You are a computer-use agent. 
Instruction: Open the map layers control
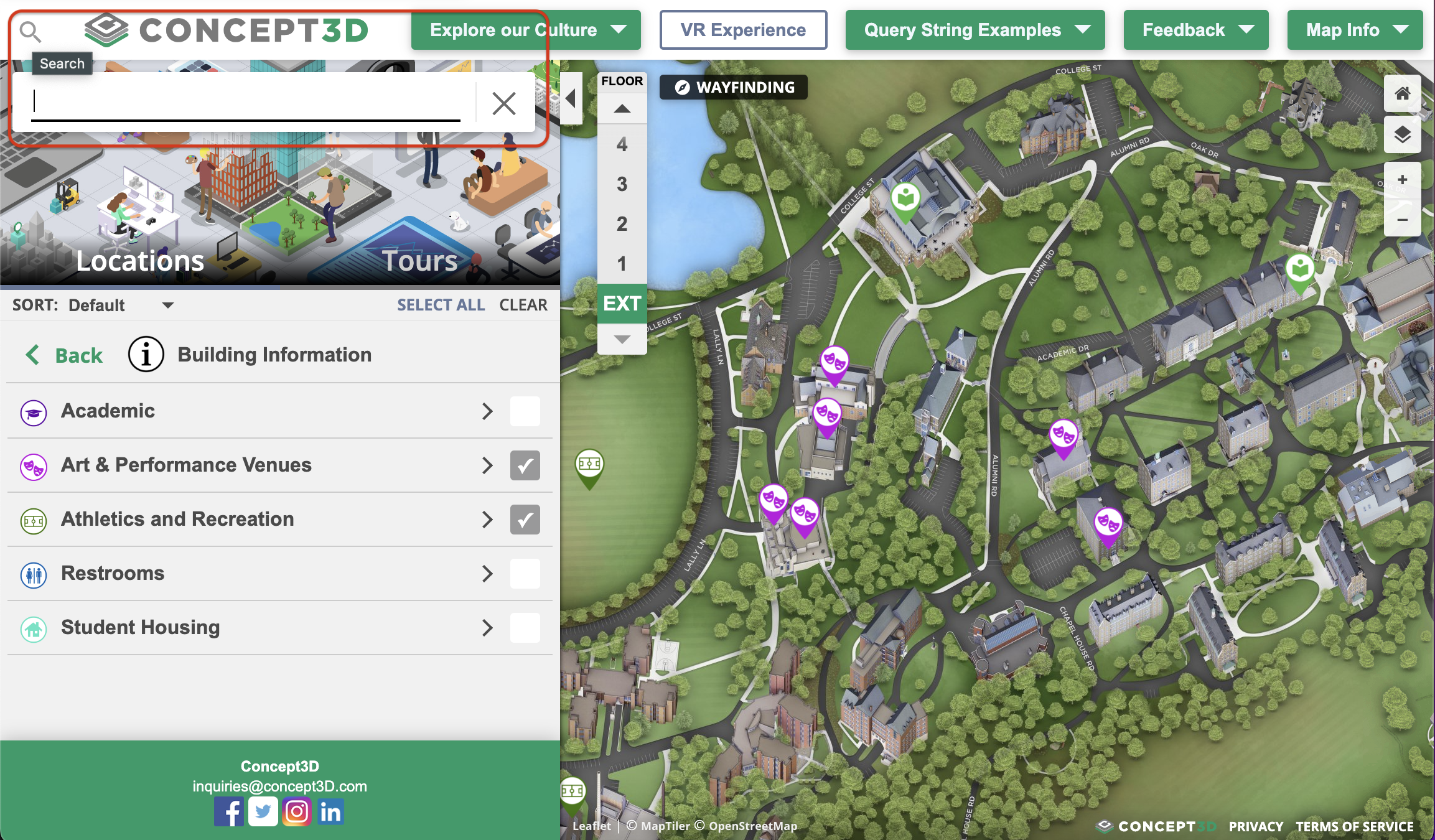tap(1402, 134)
